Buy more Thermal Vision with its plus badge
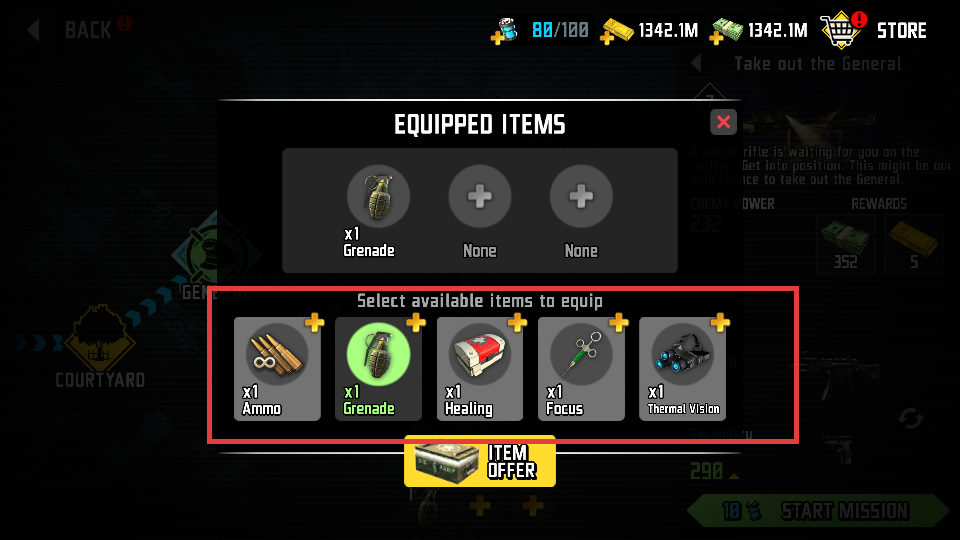The width and height of the screenshot is (960, 540). click(x=719, y=322)
